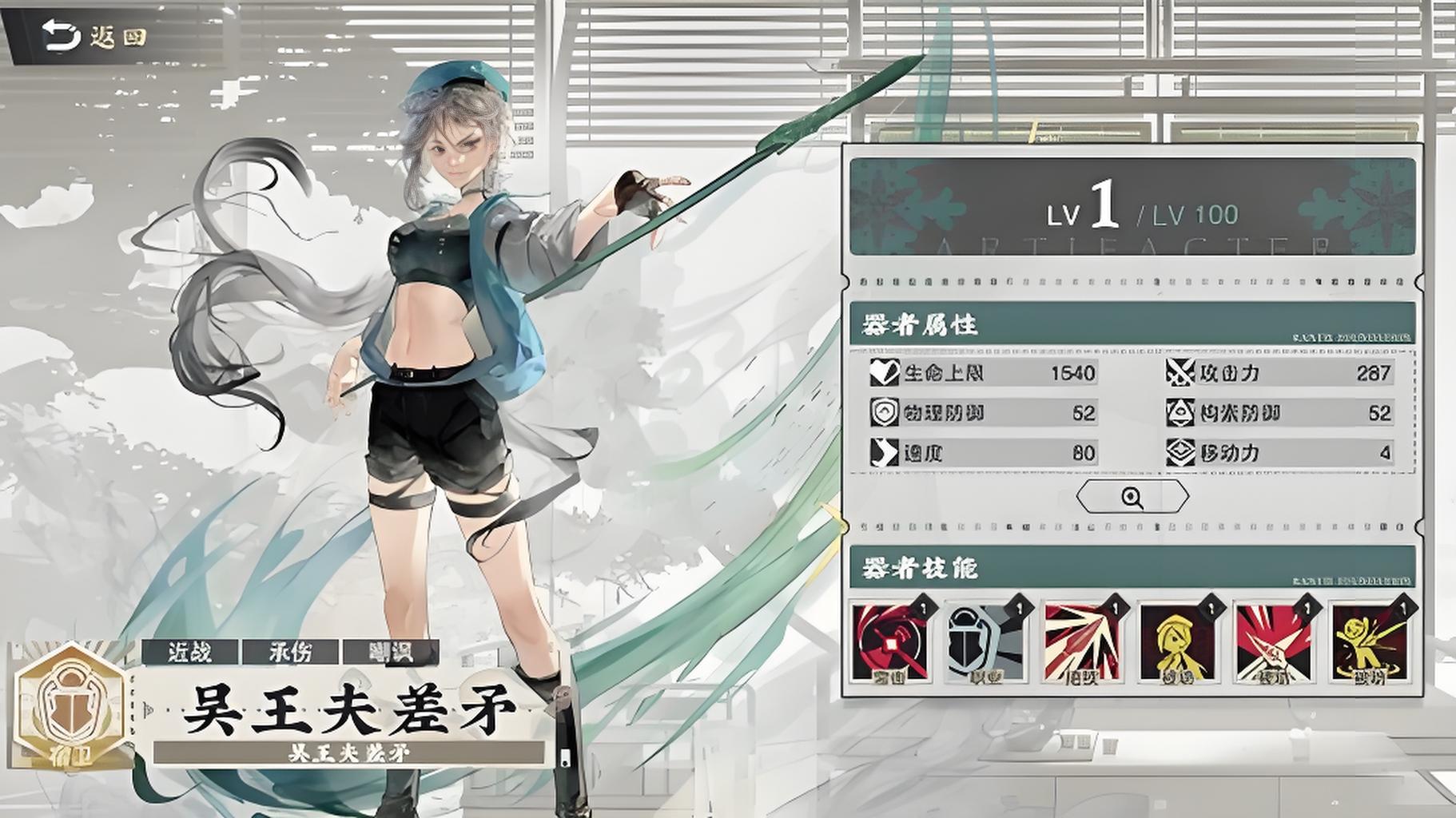Click the 承伤 tank tag
Viewport: 1456px width, 818px height.
coord(290,652)
